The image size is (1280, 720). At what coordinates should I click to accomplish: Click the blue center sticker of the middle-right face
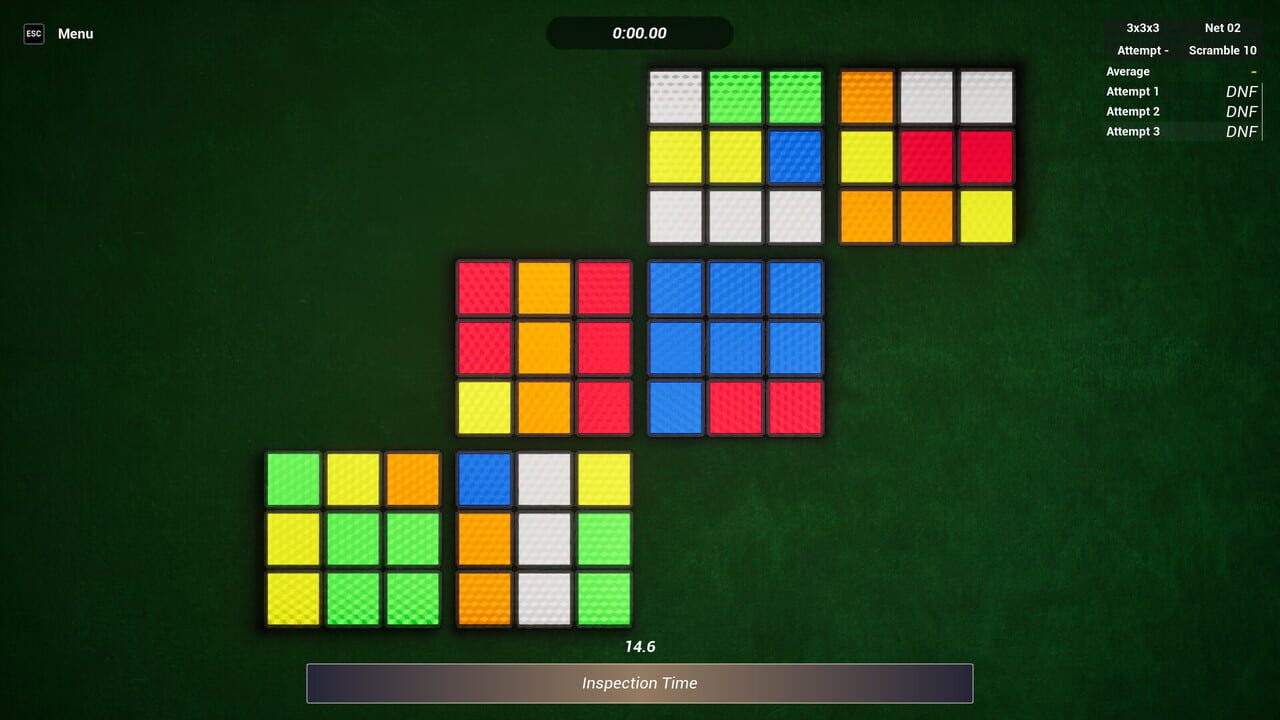pyautogui.click(x=735, y=347)
